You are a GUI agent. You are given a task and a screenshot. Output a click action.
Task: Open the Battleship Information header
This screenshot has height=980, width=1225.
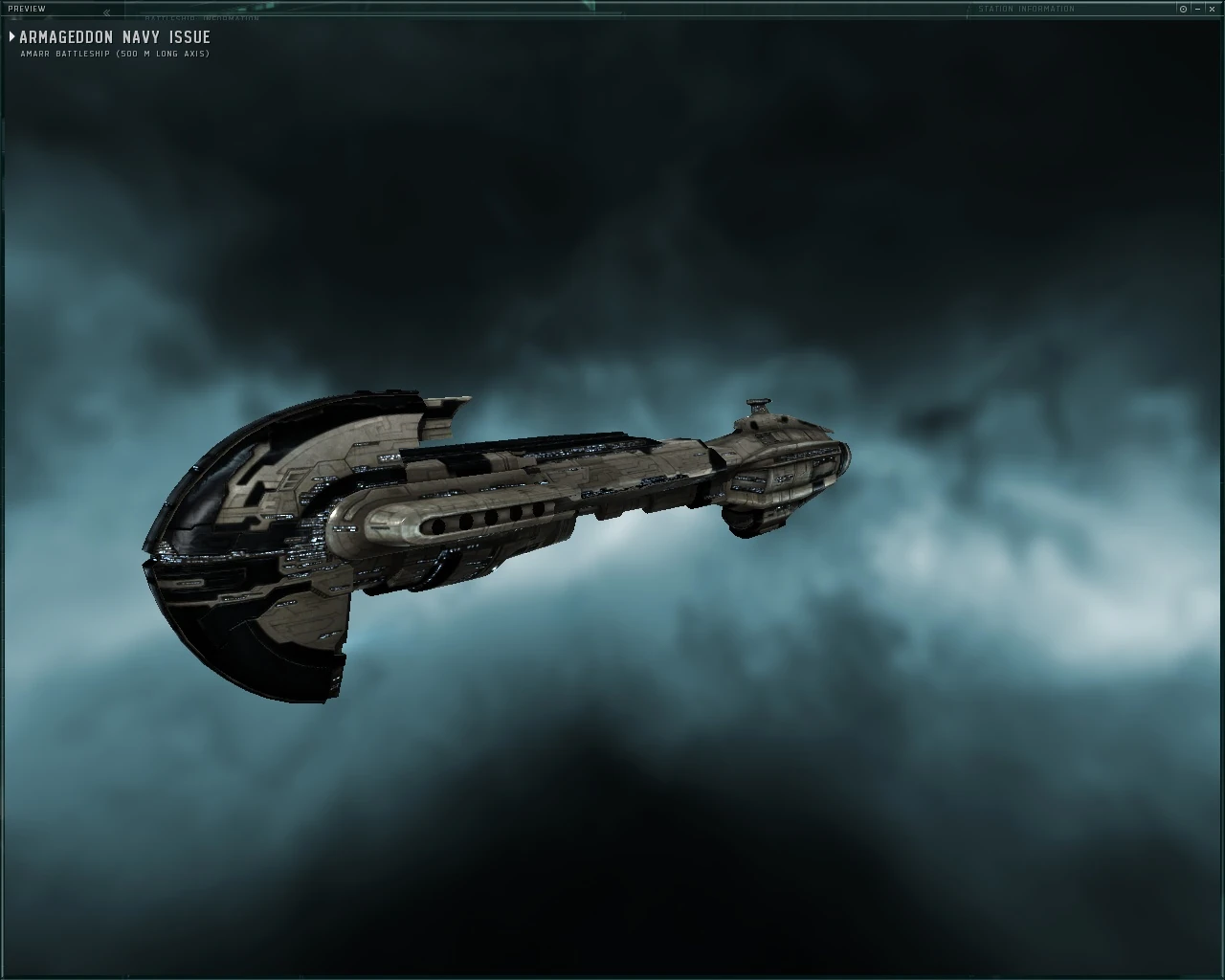tap(203, 16)
